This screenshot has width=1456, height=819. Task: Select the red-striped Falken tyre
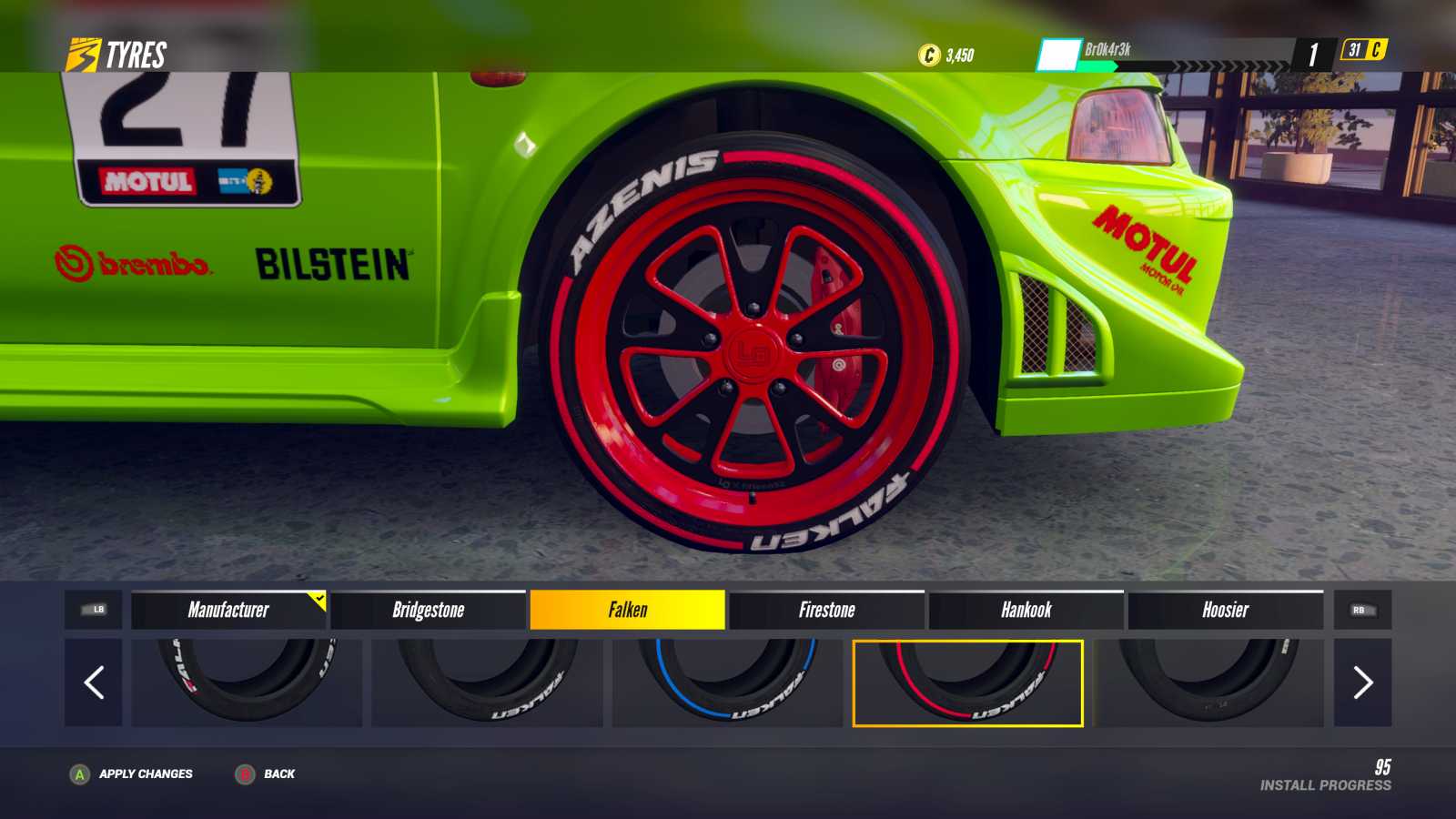point(968,682)
